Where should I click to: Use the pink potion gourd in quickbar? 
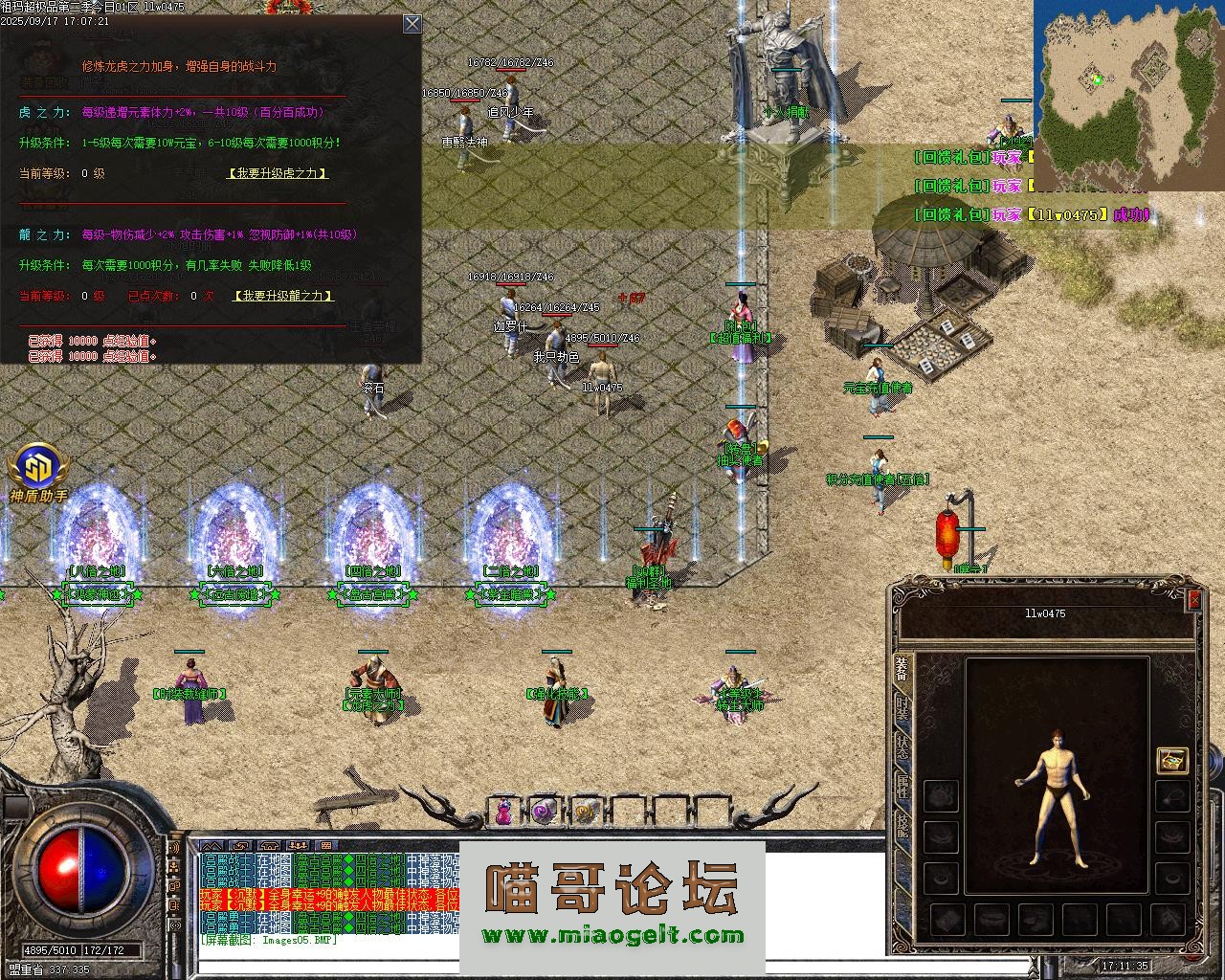tap(502, 812)
